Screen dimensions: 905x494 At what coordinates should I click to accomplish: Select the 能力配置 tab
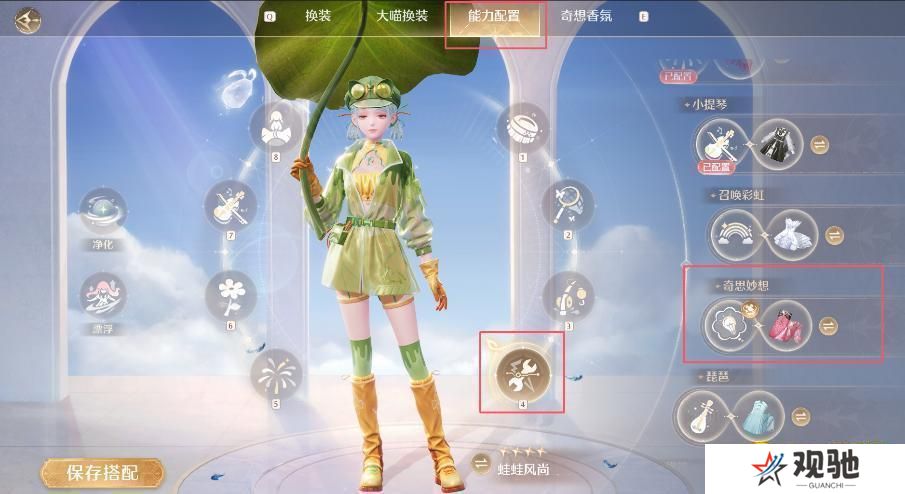click(x=495, y=17)
